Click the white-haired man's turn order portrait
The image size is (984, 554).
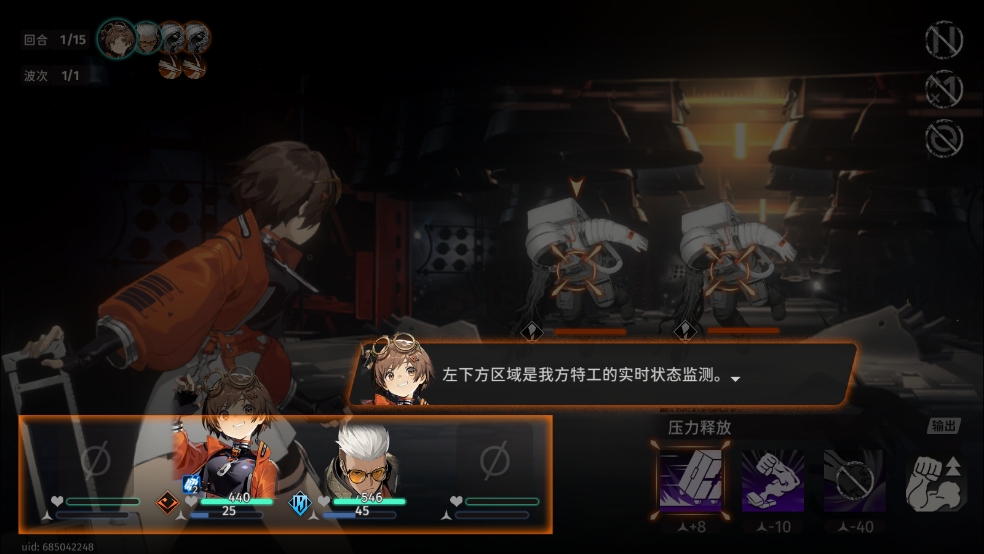148,38
